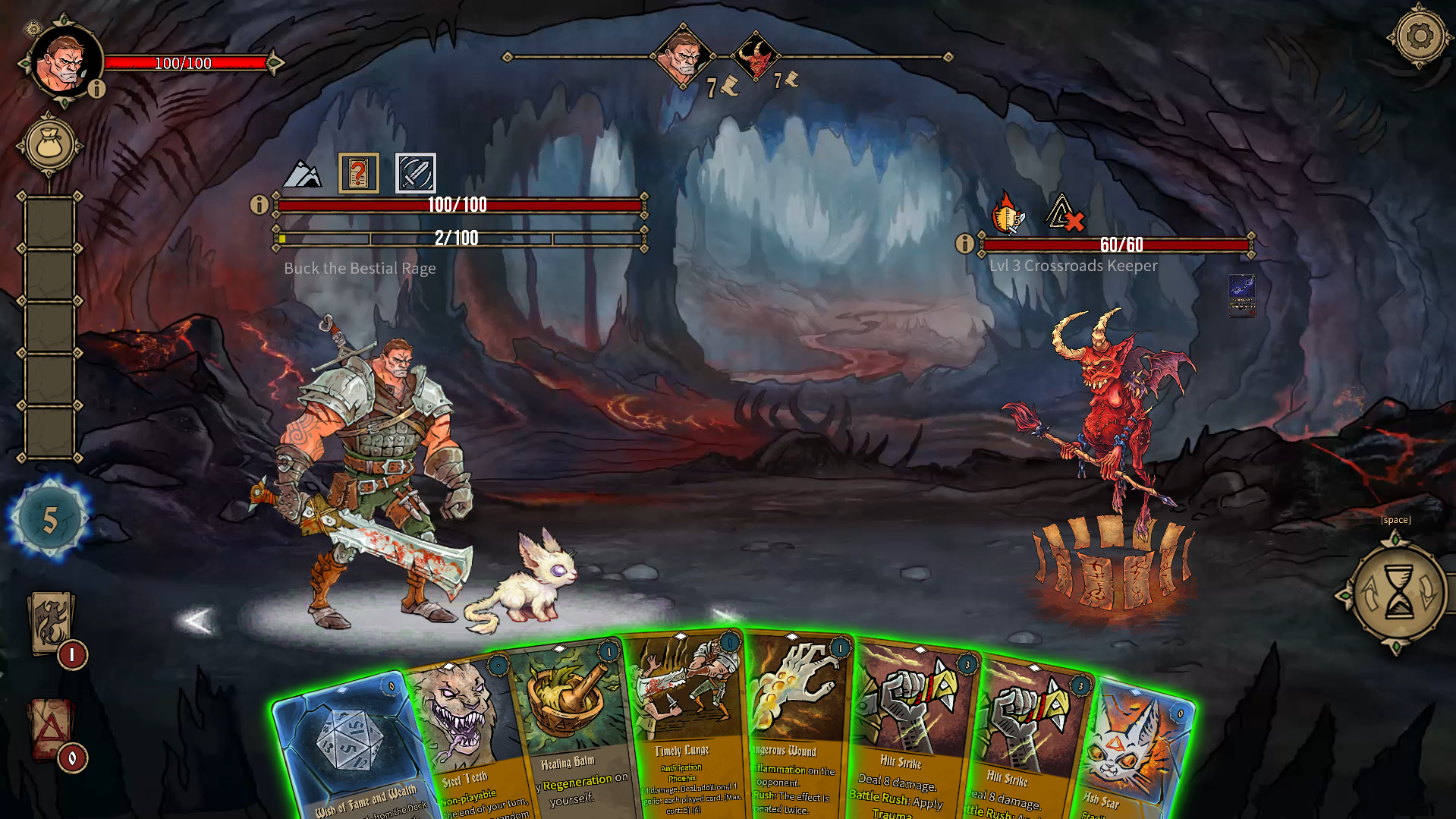This screenshot has height=819, width=1456.
Task: Inspect the enemy's flame shield status
Action: pos(1008,213)
